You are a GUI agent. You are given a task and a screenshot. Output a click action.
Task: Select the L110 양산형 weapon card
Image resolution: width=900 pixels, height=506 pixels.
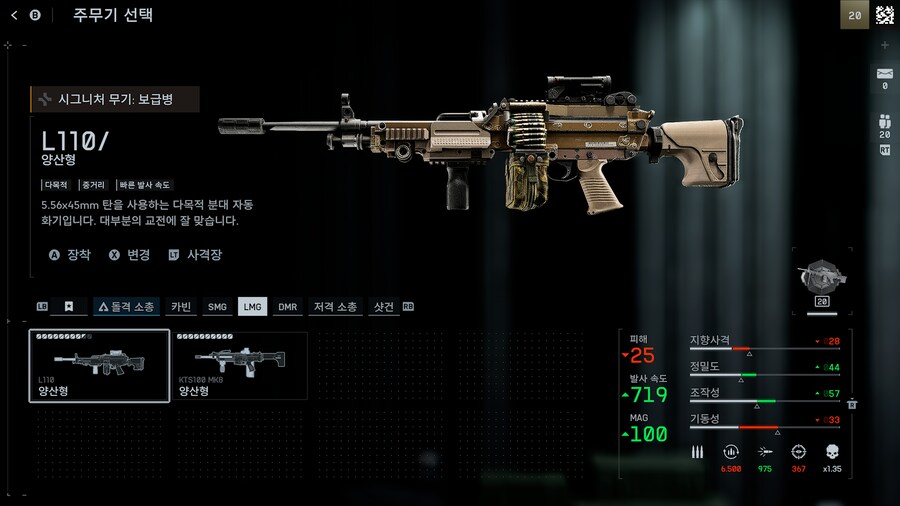pos(99,366)
